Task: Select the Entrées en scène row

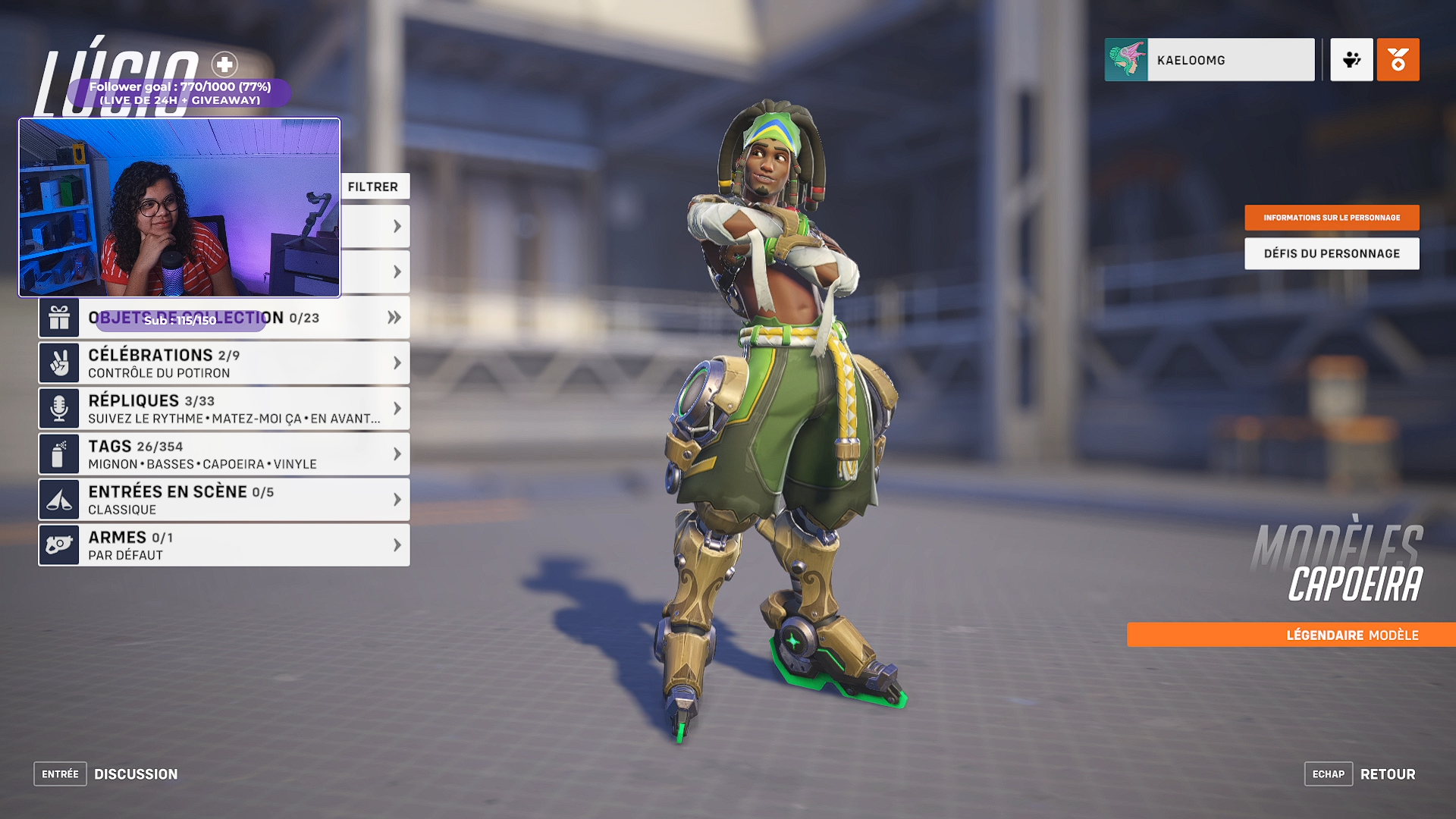Action: coord(224,500)
